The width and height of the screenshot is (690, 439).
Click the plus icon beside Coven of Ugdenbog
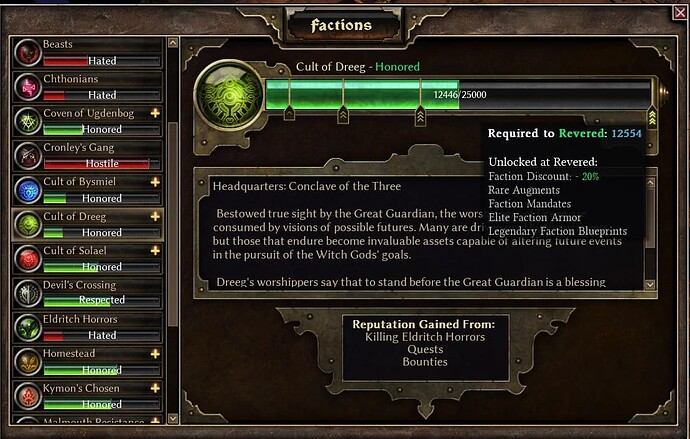click(155, 114)
